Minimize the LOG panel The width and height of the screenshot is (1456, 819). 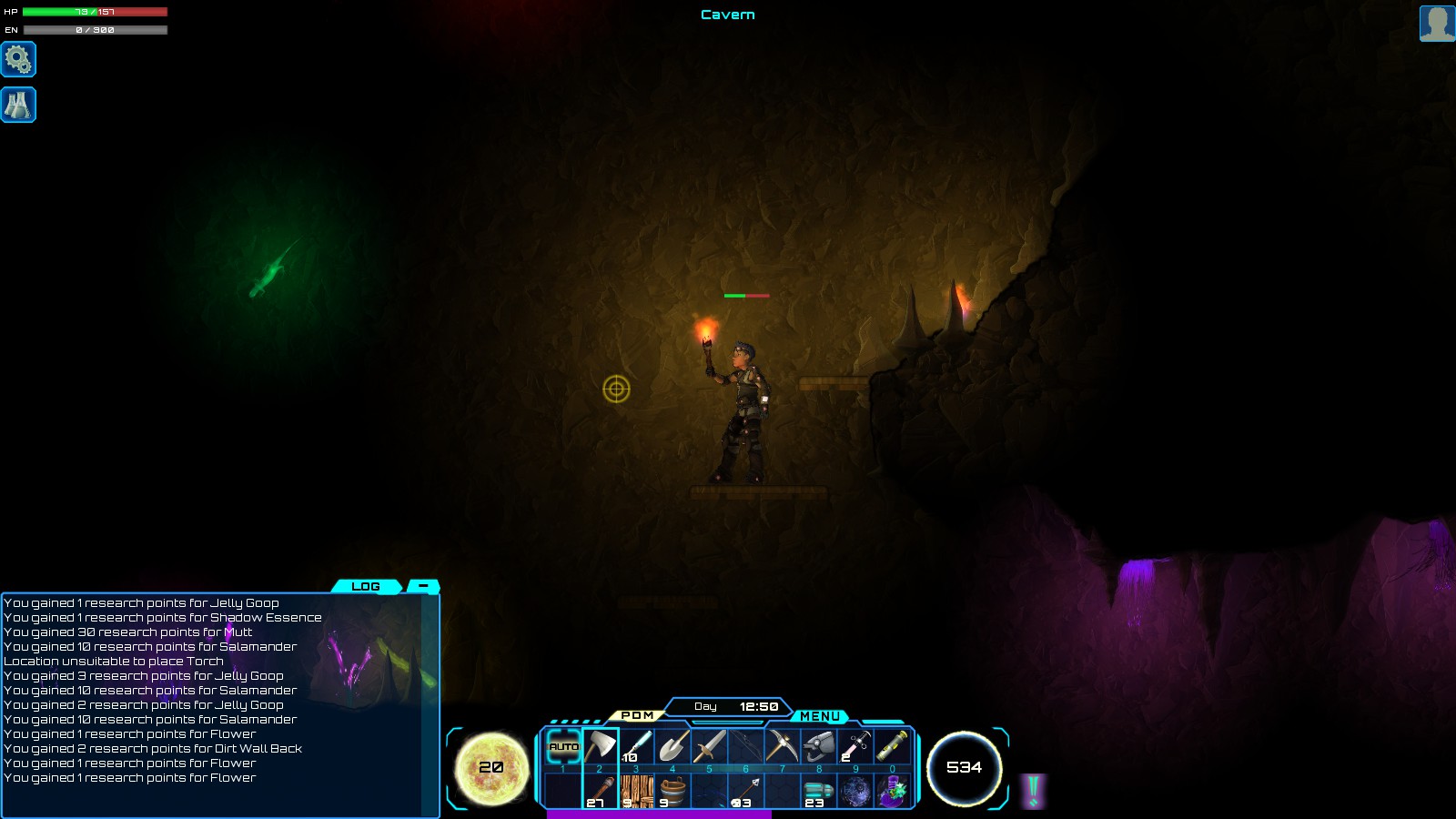[423, 586]
